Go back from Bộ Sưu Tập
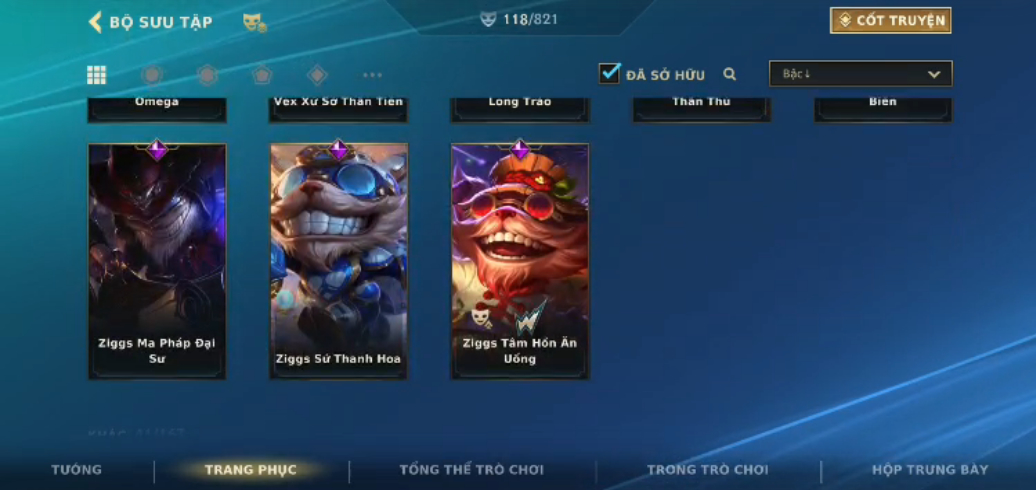 (96, 22)
